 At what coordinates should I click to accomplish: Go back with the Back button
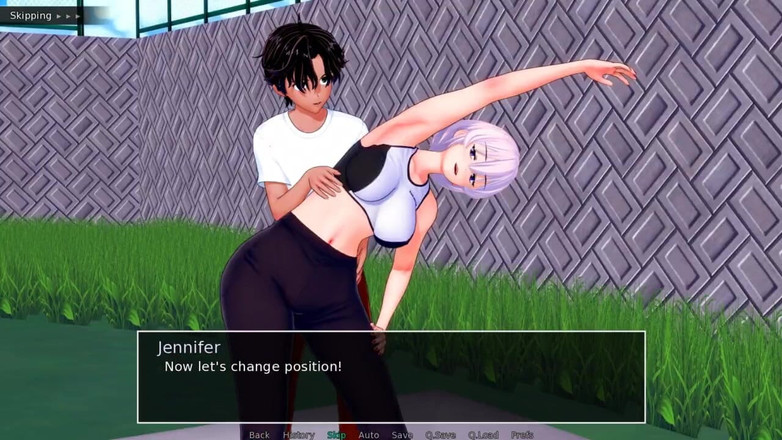(259, 435)
